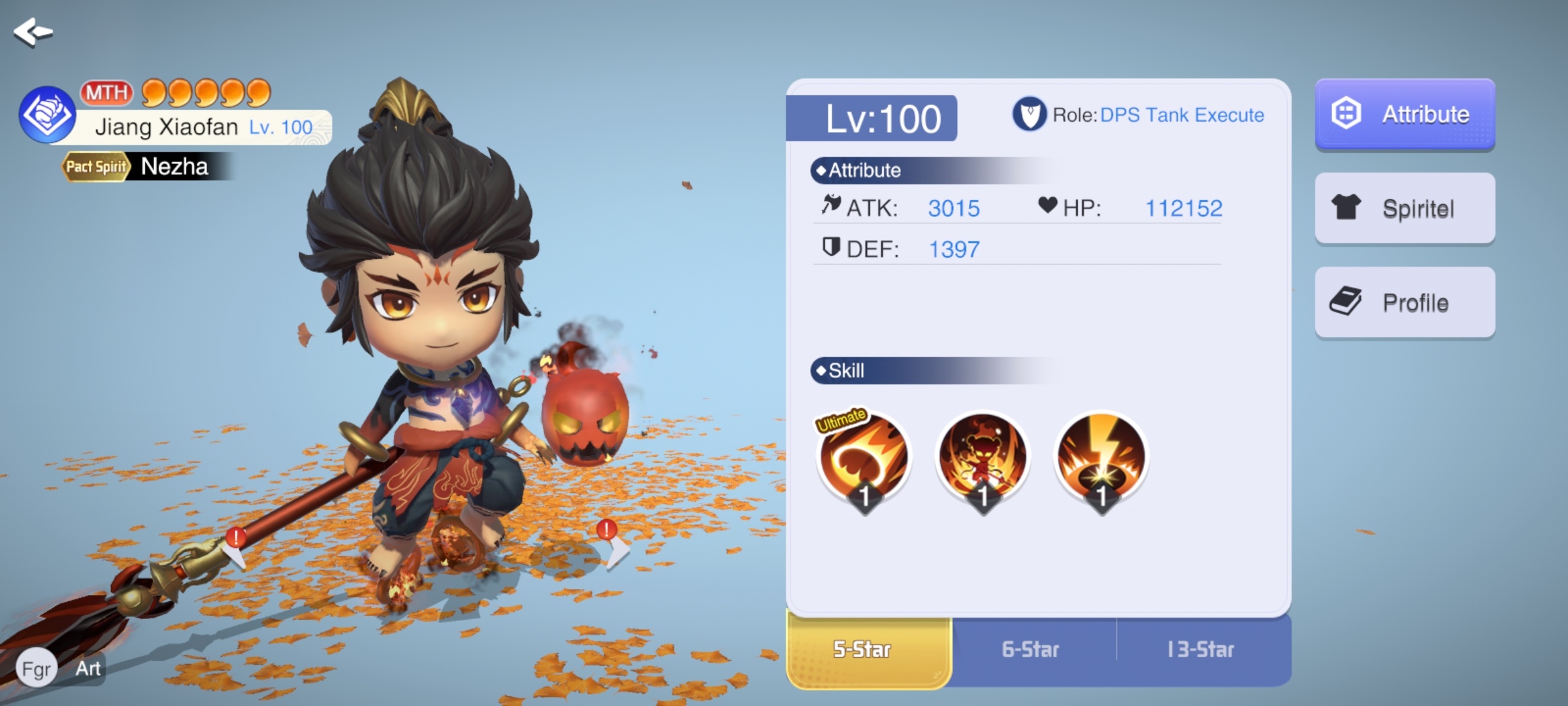Toggle the Fgr figure view
Image resolution: width=1568 pixels, height=706 pixels.
click(x=37, y=669)
